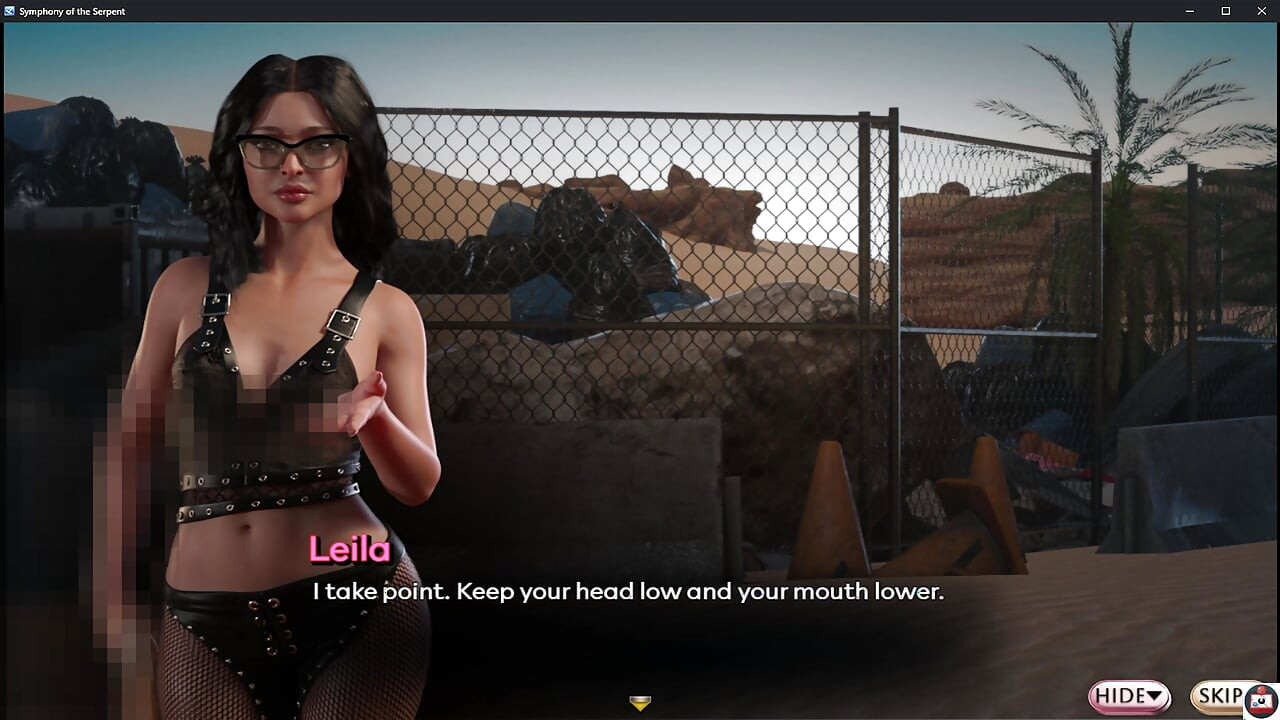This screenshot has height=720, width=1280.
Task: Skip the dialogue using the SKIP button
Action: pos(1222,695)
